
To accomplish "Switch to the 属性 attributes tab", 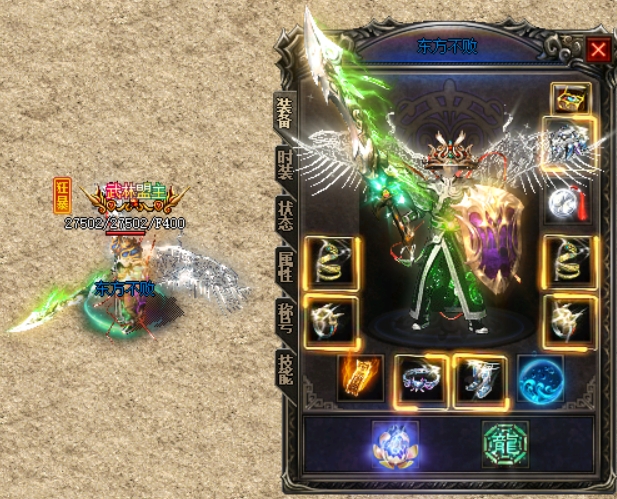I will tap(284, 265).
